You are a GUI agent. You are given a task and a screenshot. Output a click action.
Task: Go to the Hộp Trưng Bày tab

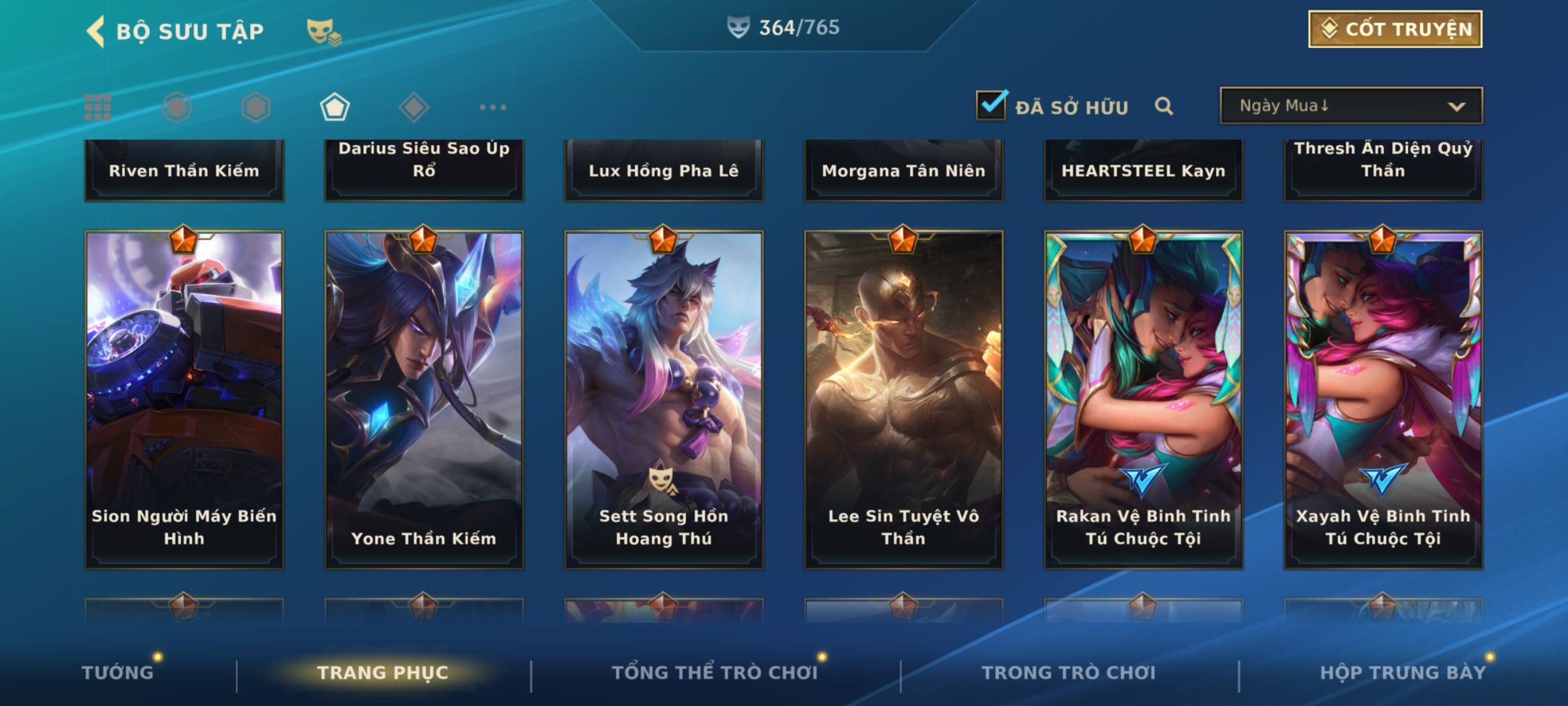pos(1403,673)
